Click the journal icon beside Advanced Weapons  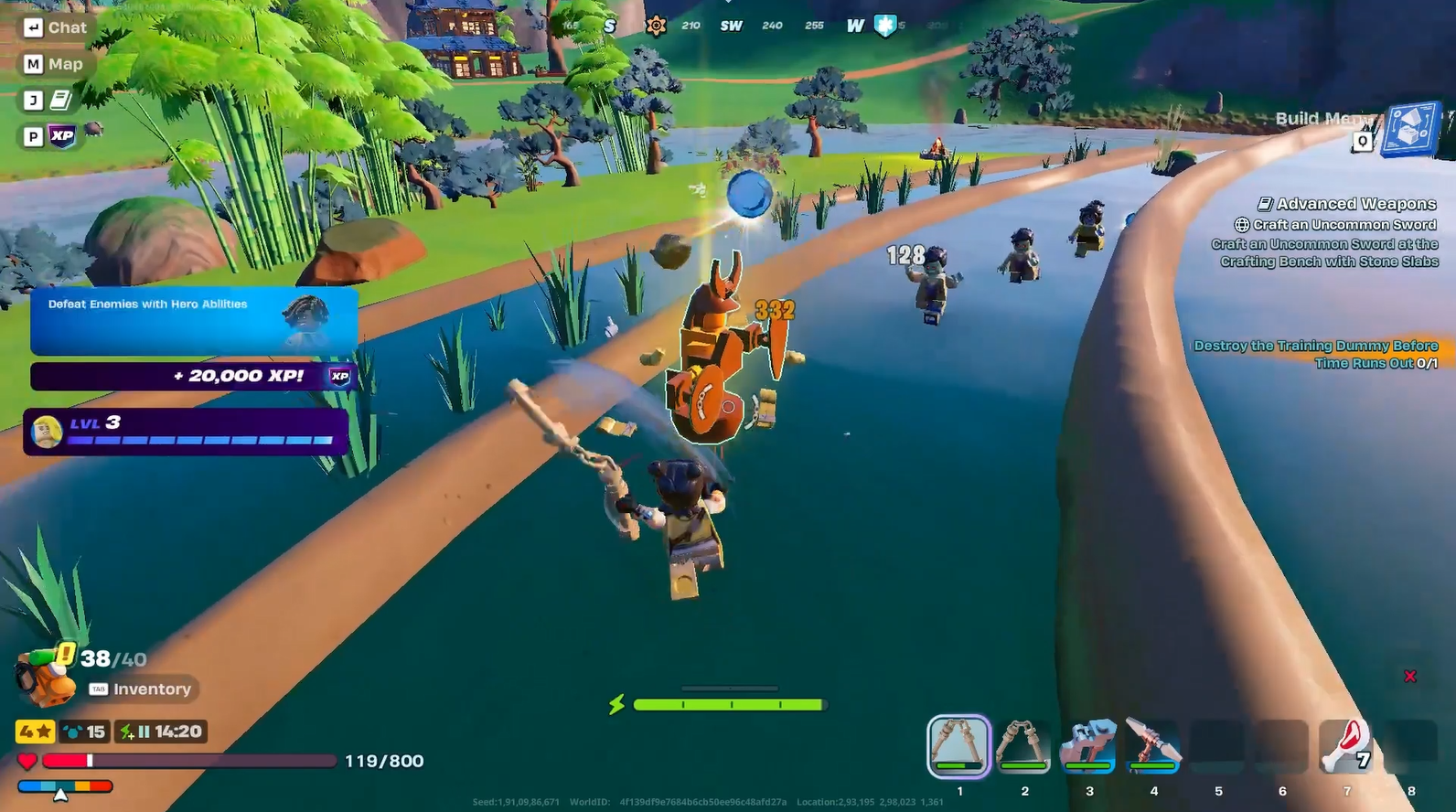(1266, 203)
